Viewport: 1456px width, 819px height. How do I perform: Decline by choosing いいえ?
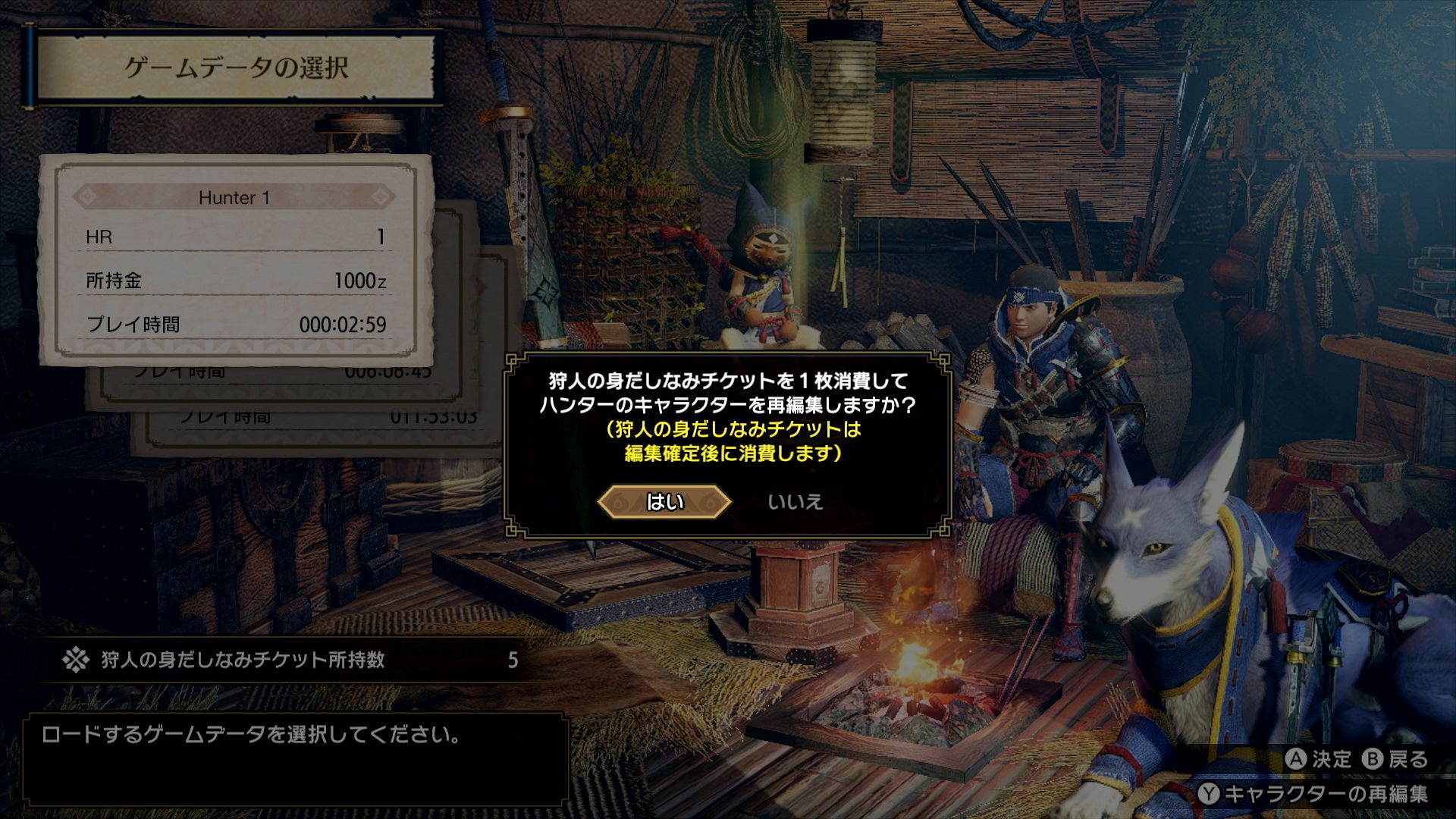[795, 502]
